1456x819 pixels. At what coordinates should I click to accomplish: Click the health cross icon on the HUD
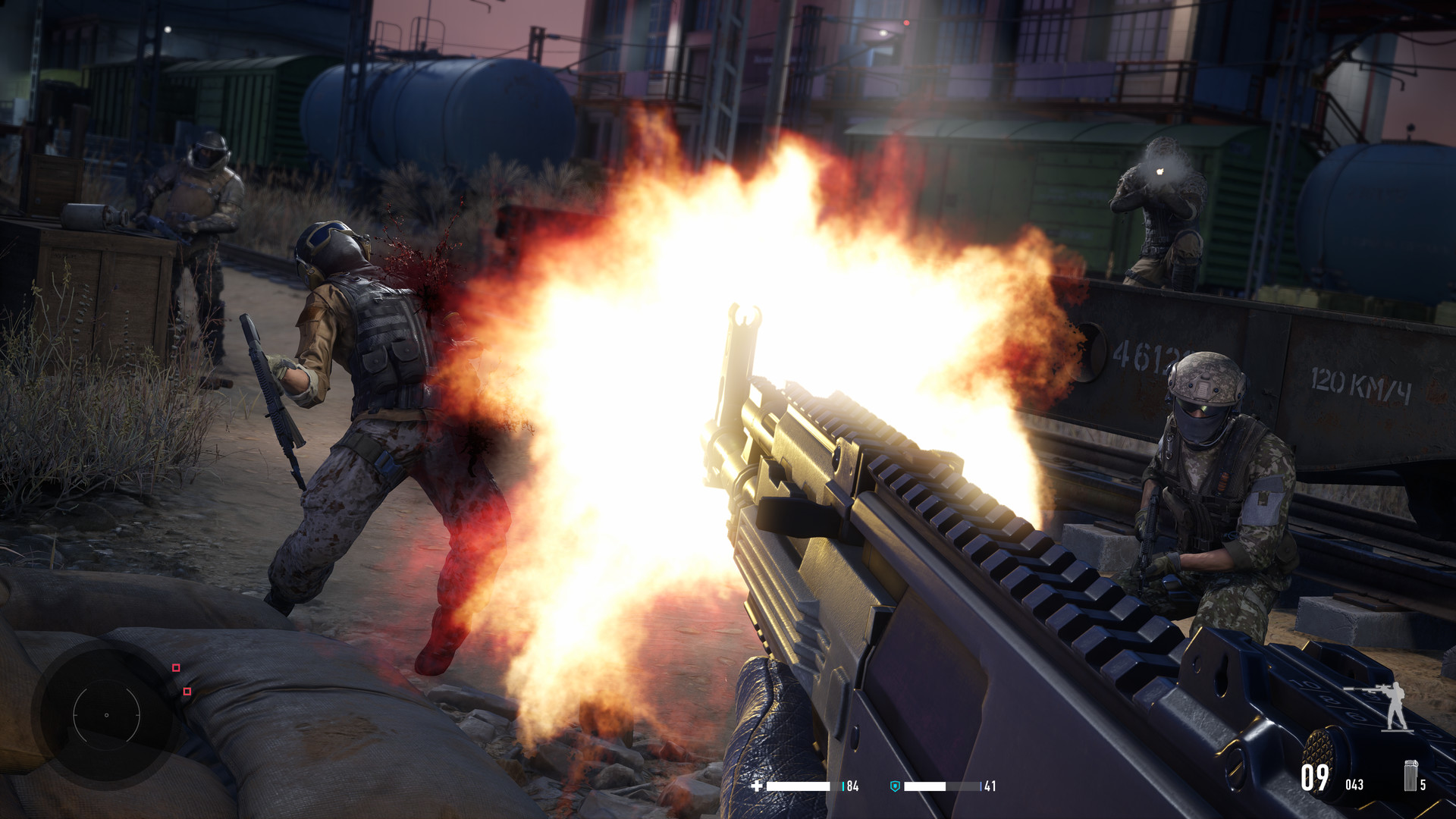(756, 786)
